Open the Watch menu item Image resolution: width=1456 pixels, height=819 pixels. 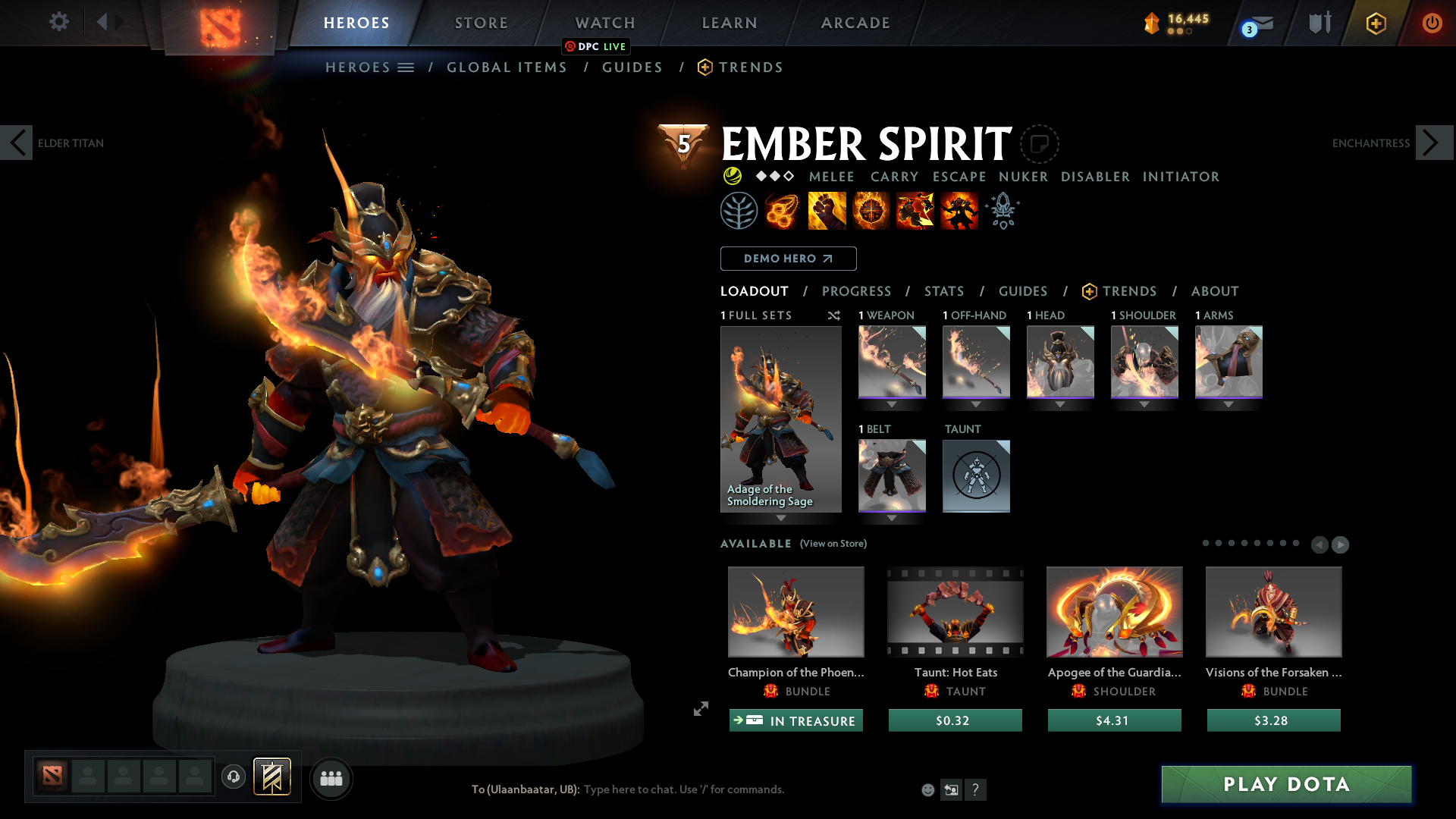[x=604, y=23]
